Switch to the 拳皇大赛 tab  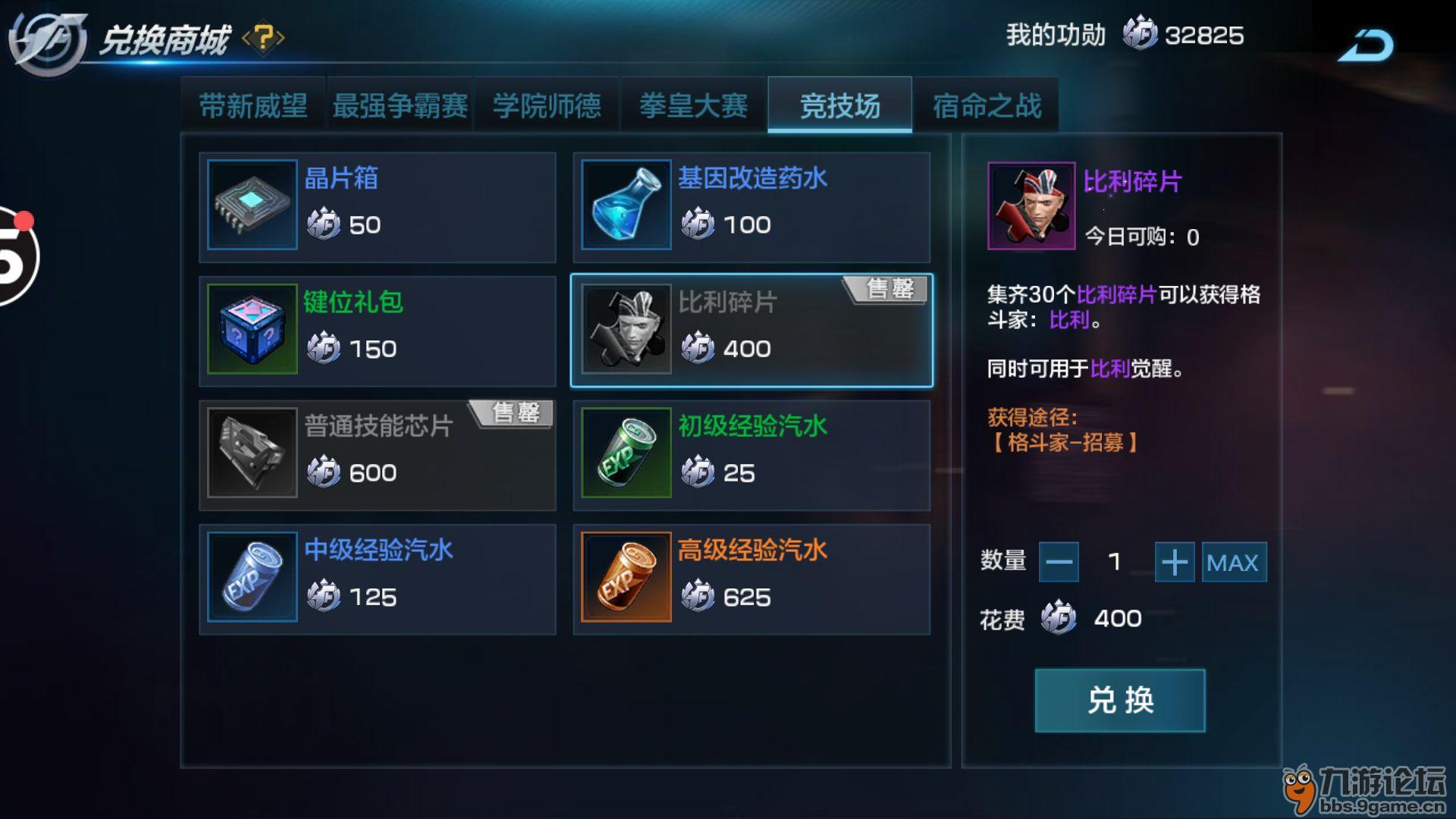(693, 105)
